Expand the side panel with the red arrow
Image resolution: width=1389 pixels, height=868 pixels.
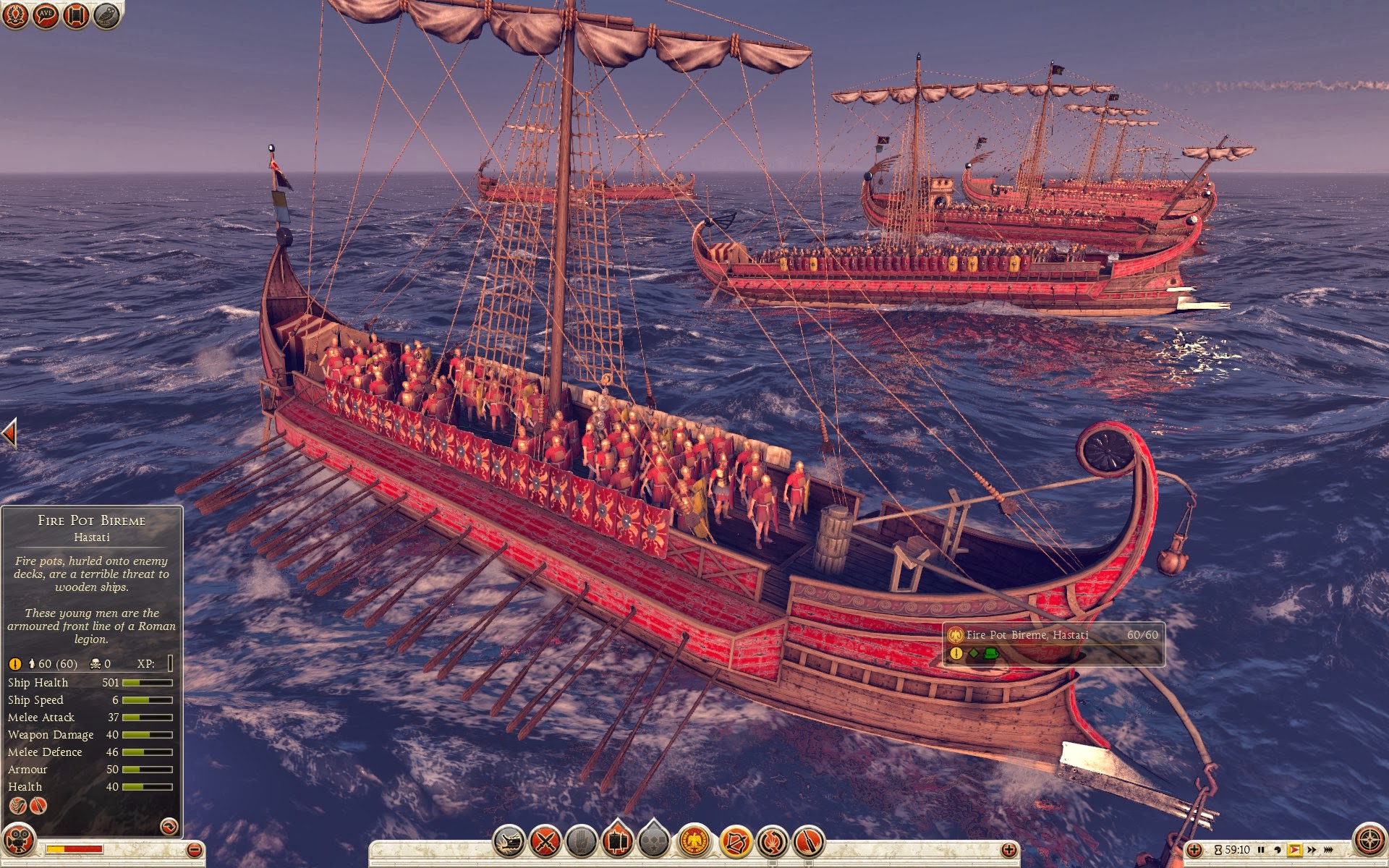click(x=9, y=434)
